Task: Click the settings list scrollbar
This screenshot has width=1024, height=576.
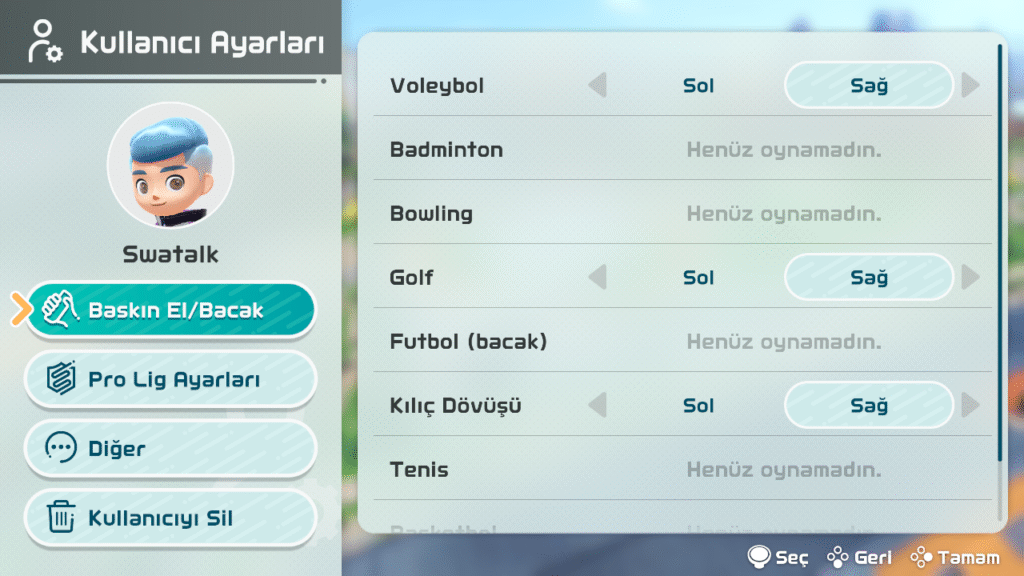Action: click(999, 250)
